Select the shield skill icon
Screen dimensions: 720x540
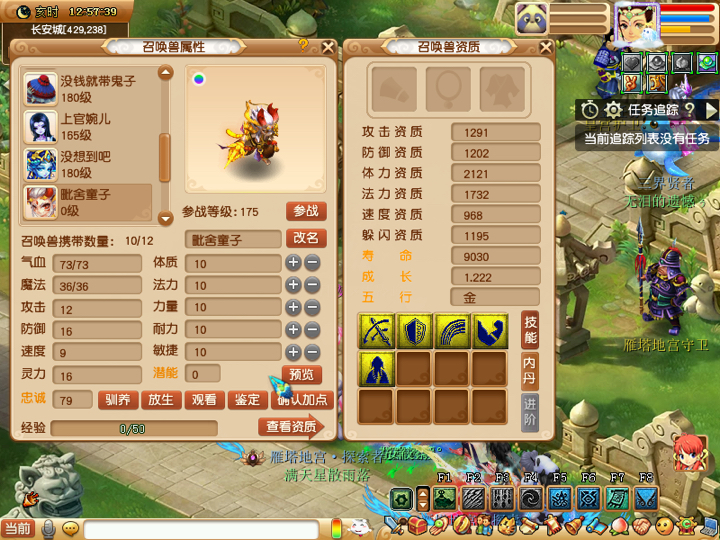(414, 331)
